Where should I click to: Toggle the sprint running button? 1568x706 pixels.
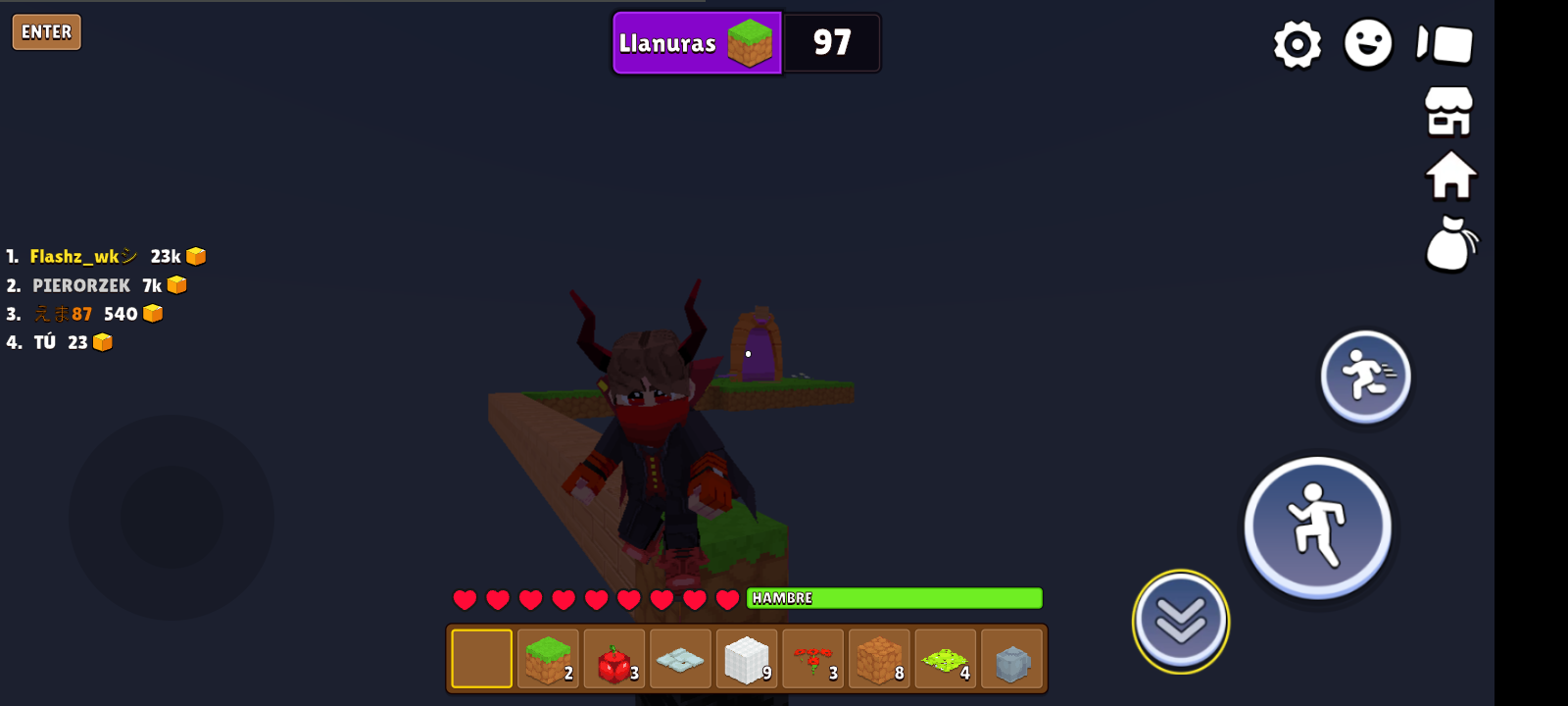[1365, 377]
